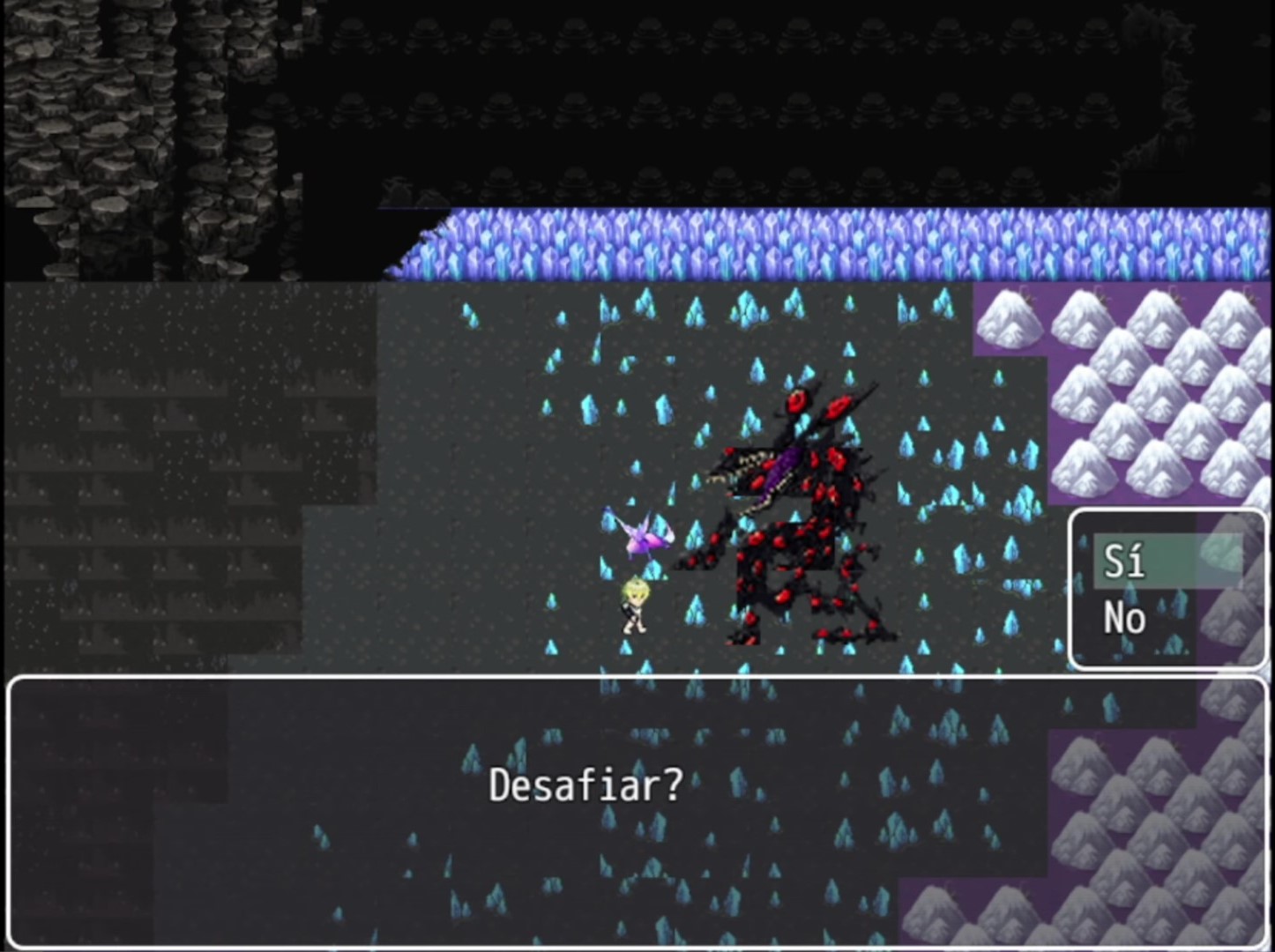
Task: Click the "Desafiar?" dialogue text
Action: pyautogui.click(x=585, y=784)
